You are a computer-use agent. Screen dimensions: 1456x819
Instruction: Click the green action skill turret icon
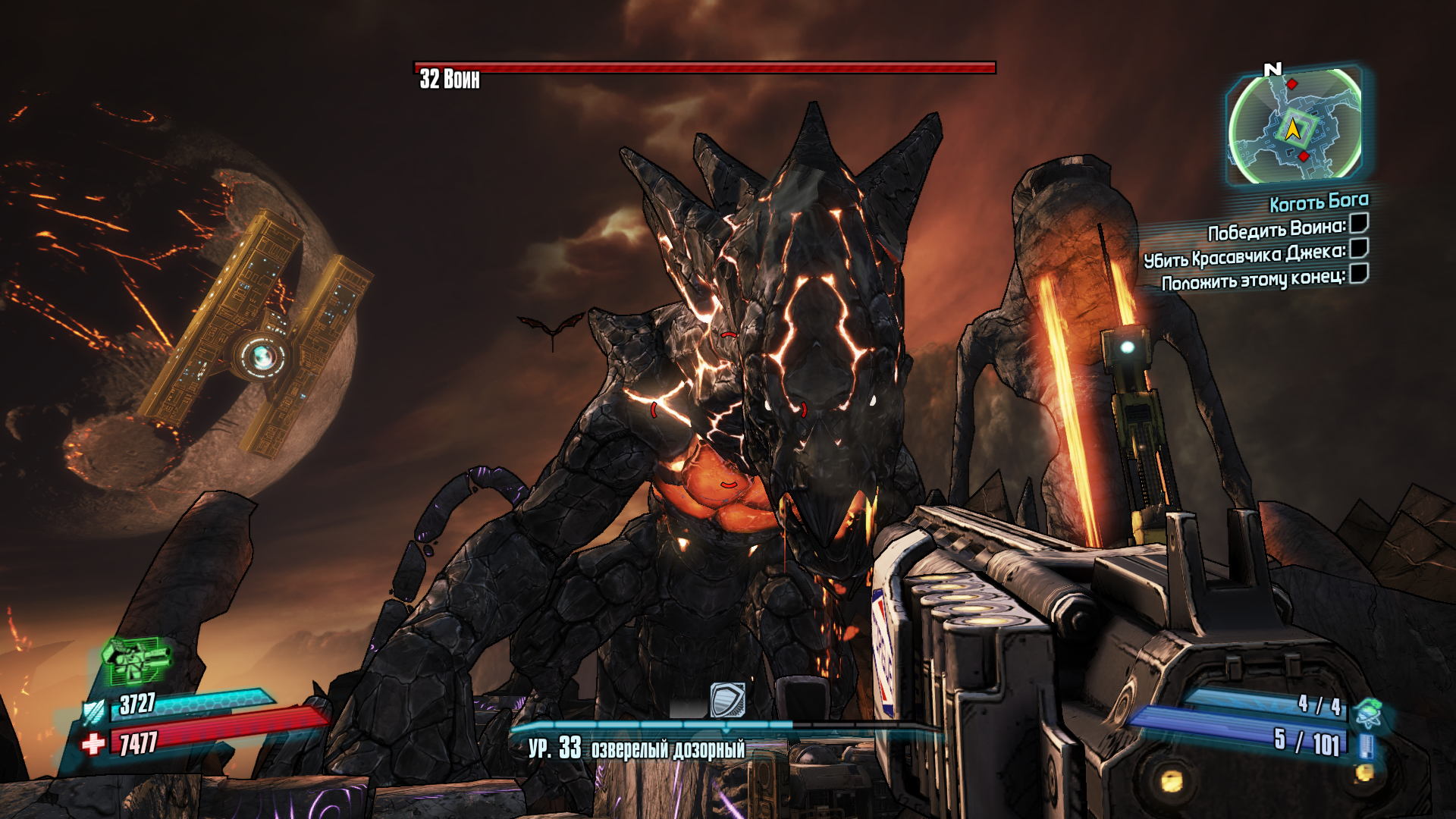coord(135,659)
